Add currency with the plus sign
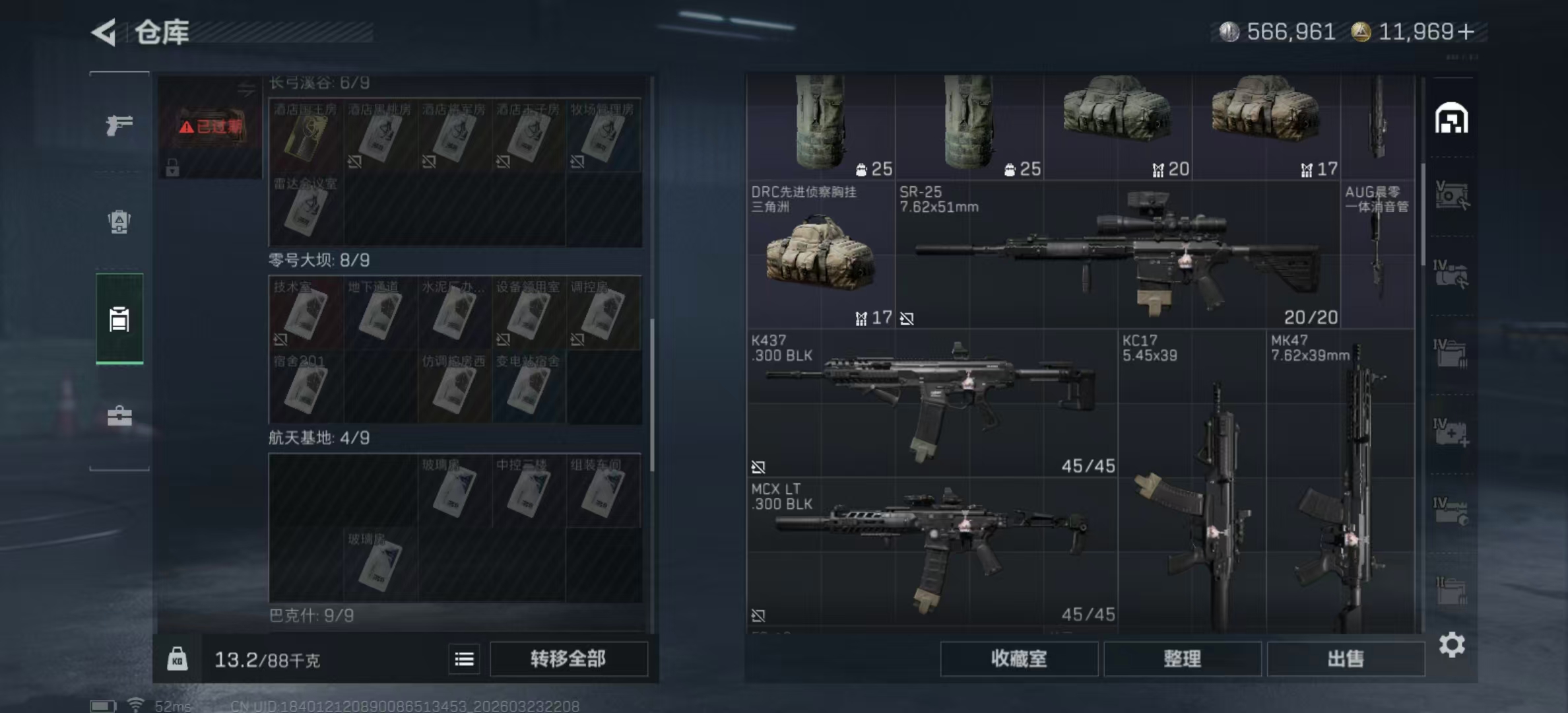 coord(1466,32)
